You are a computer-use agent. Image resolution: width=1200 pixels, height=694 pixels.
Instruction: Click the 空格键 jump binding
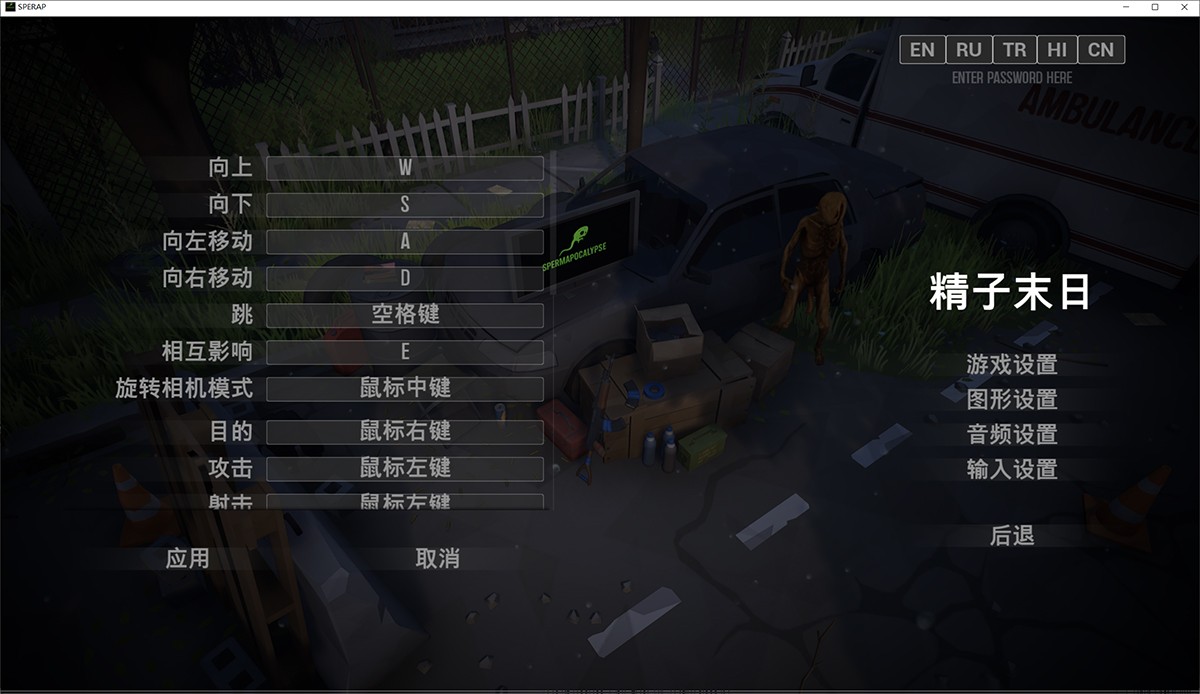click(405, 316)
